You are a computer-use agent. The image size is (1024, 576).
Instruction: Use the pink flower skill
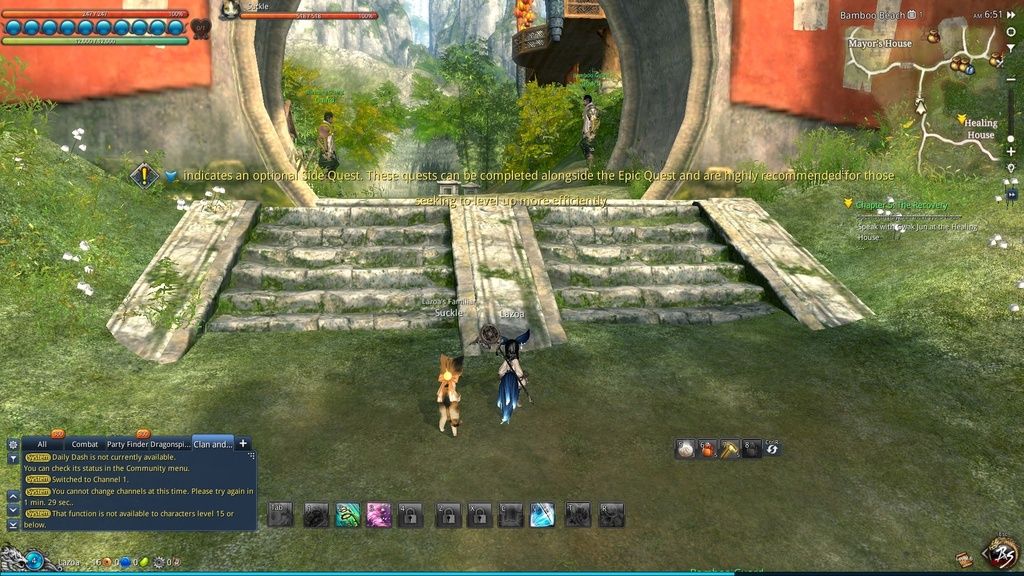click(x=379, y=515)
